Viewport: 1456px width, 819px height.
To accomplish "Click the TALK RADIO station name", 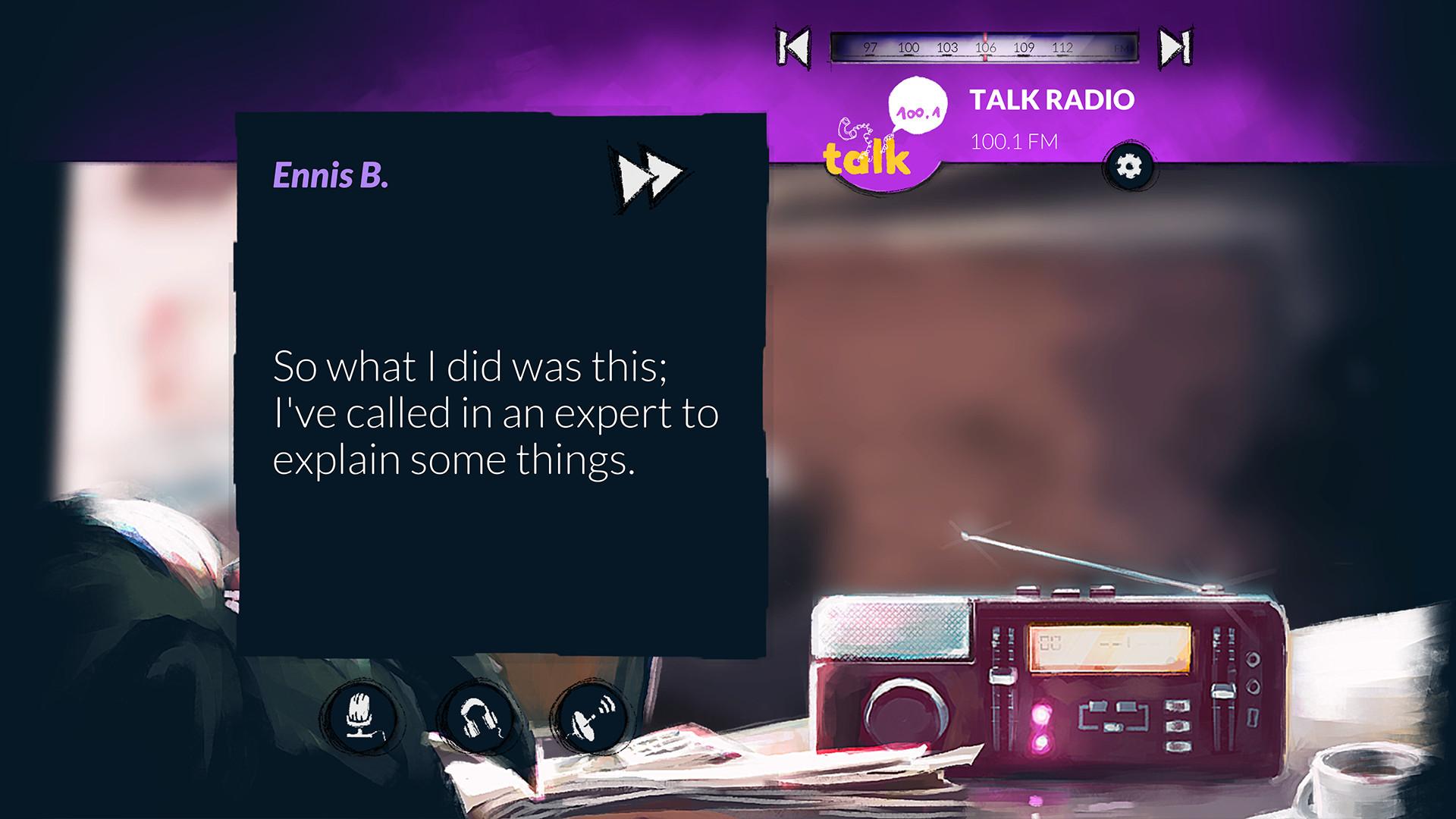I will pyautogui.click(x=1050, y=99).
